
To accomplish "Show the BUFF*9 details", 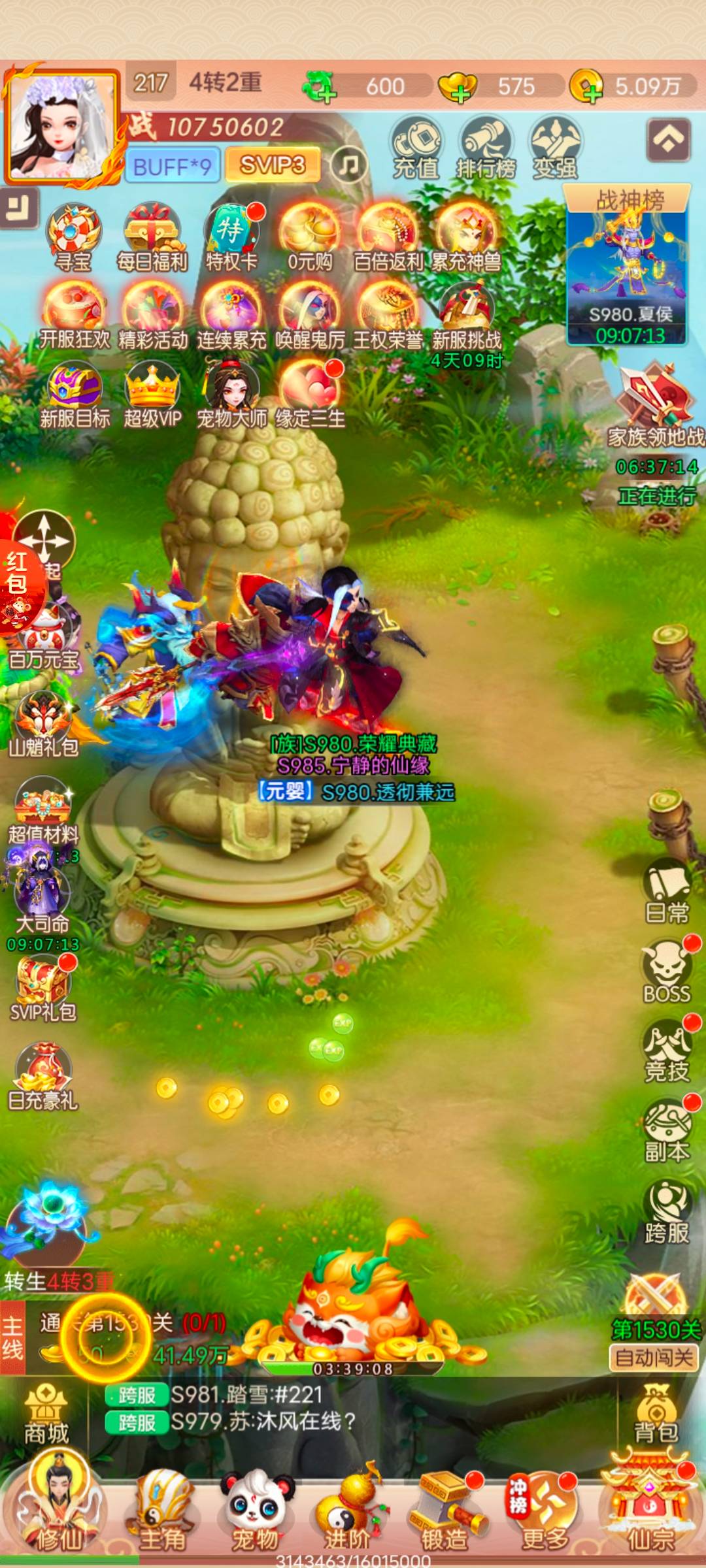I will point(172,166).
